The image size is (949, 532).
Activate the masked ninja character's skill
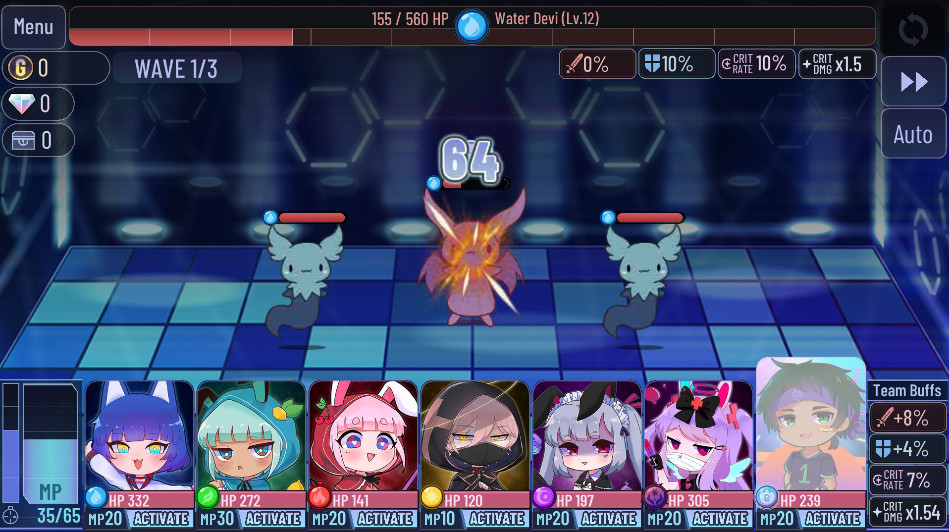pos(496,519)
